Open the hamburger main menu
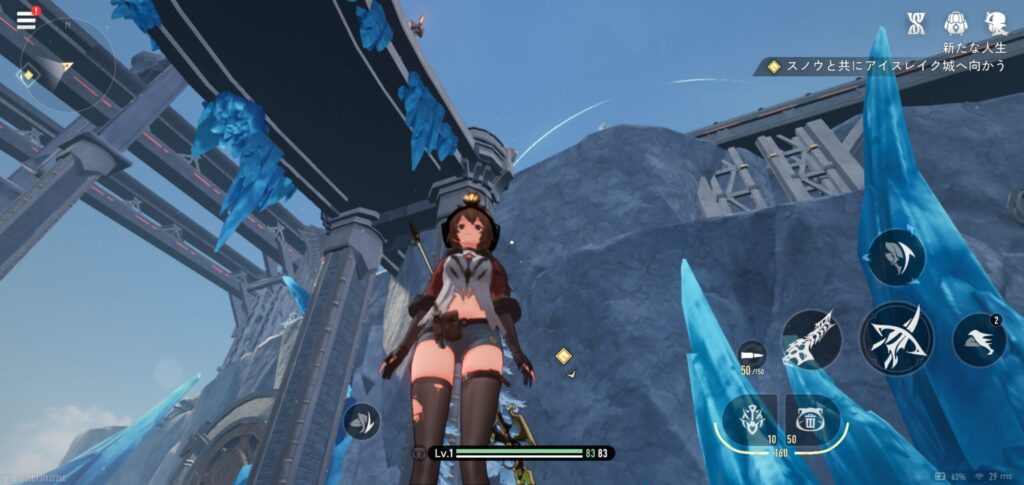The image size is (1024, 485). point(26,19)
